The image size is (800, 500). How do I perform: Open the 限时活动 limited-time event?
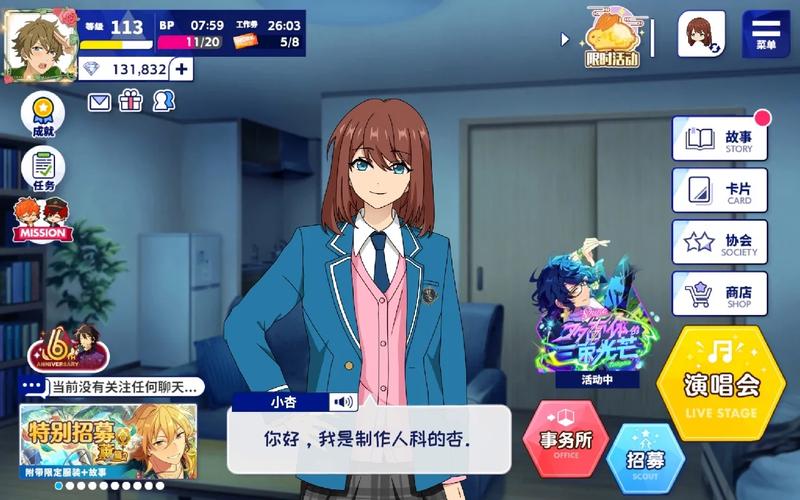[x=612, y=38]
